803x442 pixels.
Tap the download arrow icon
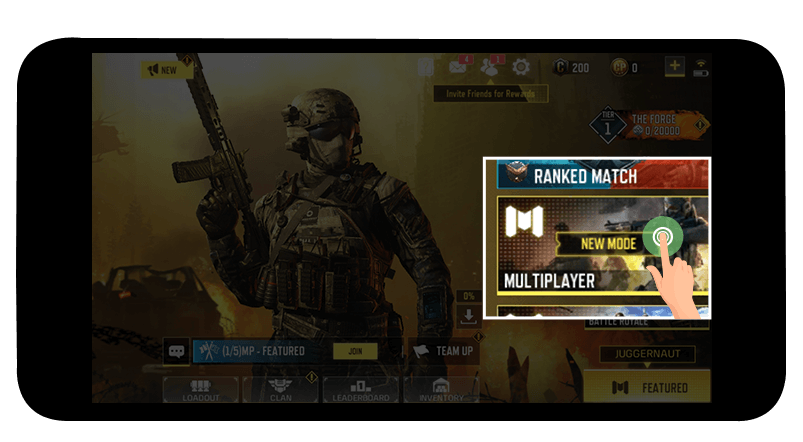pos(468,316)
